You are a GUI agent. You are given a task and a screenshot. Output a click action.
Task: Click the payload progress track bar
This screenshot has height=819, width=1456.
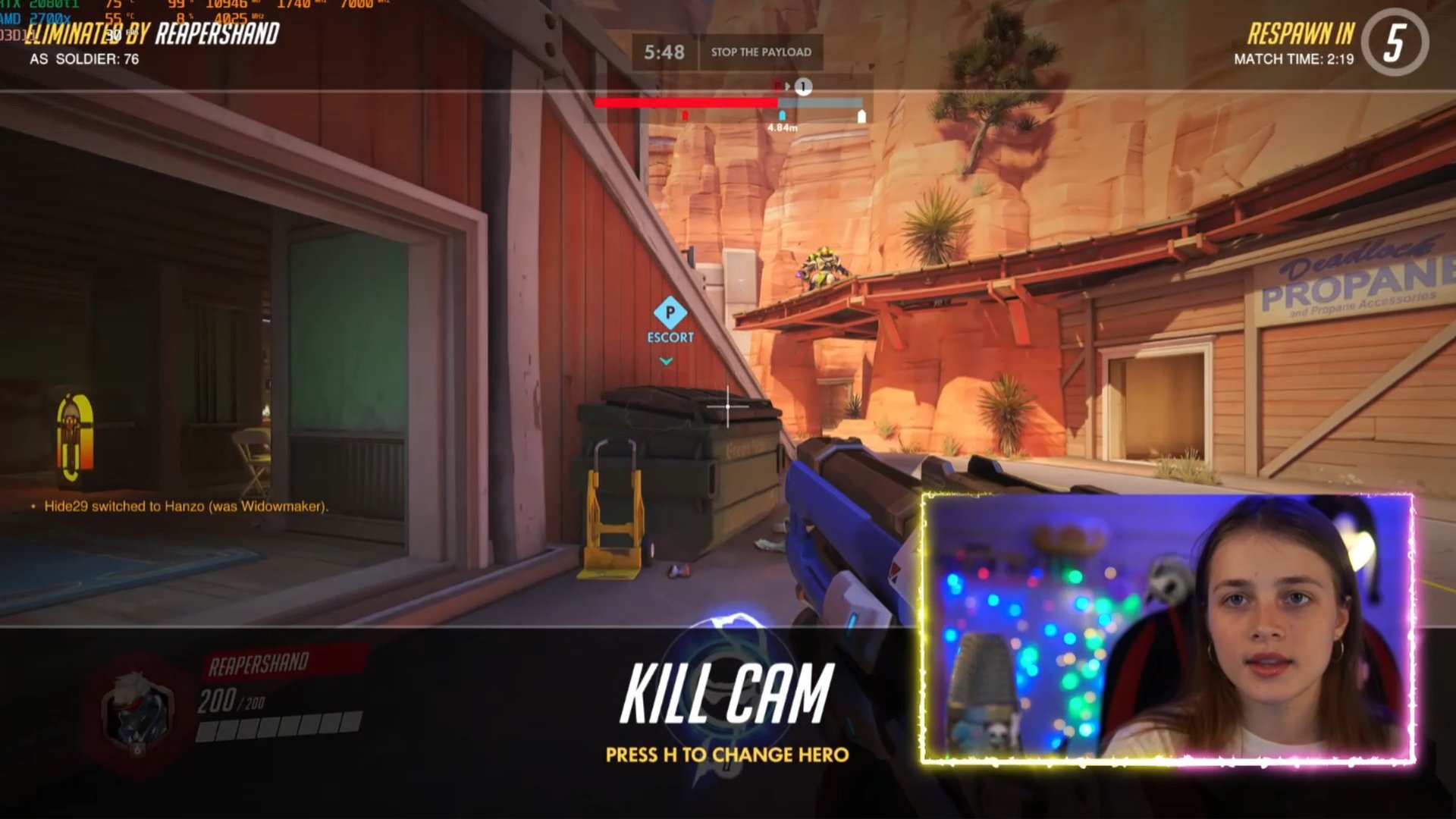tap(728, 102)
